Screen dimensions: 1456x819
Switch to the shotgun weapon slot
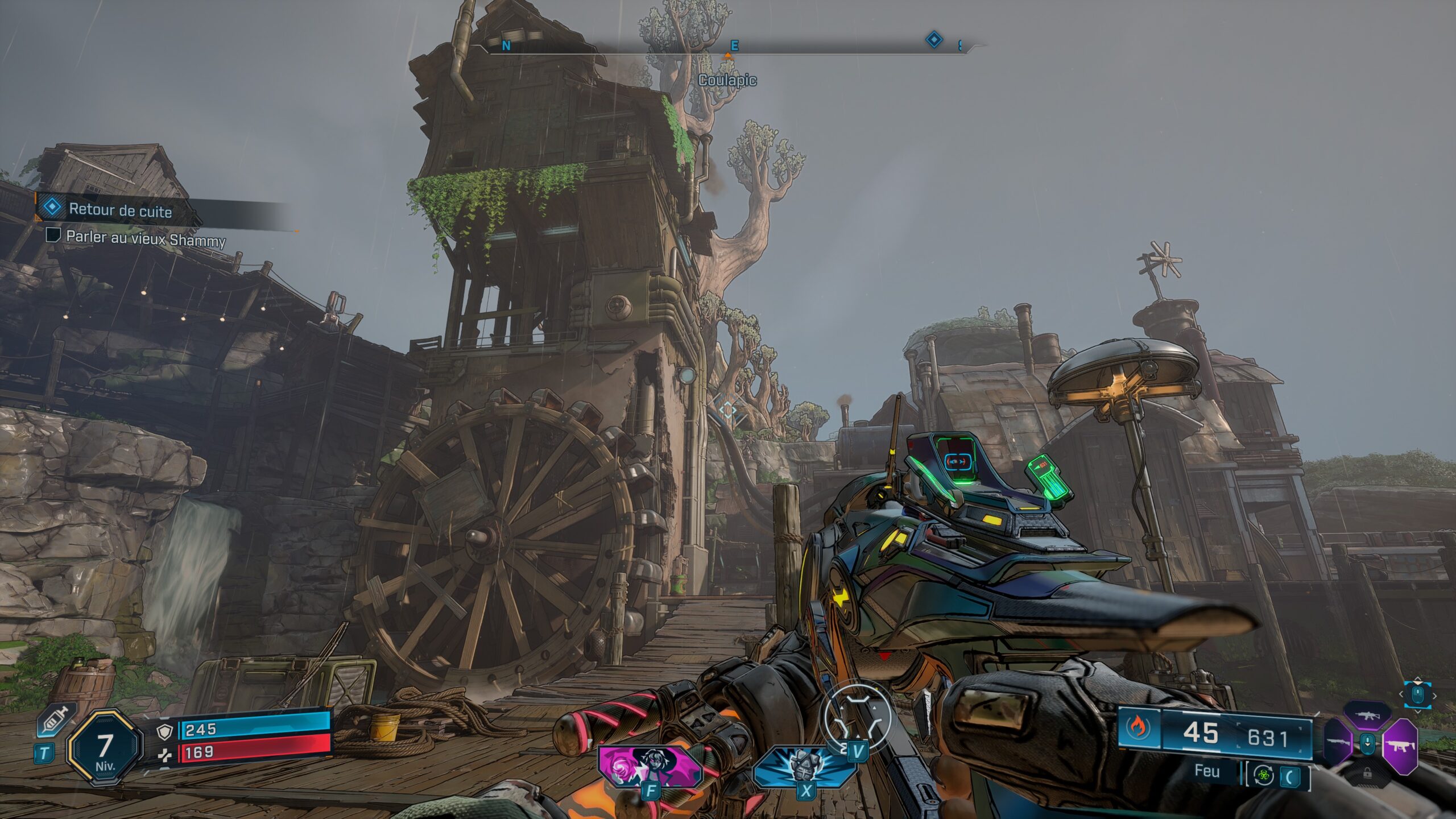1337,743
